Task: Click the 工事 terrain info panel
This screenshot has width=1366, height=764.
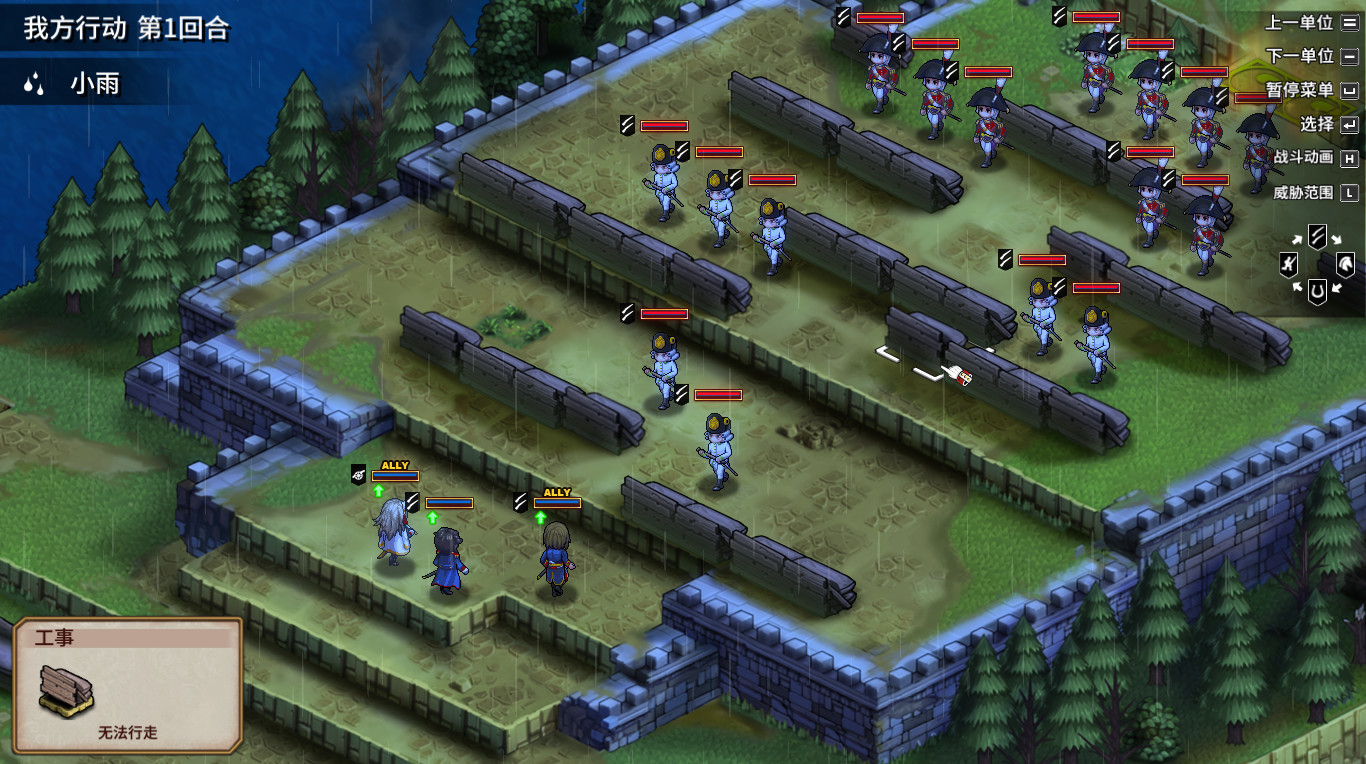Action: pyautogui.click(x=128, y=685)
